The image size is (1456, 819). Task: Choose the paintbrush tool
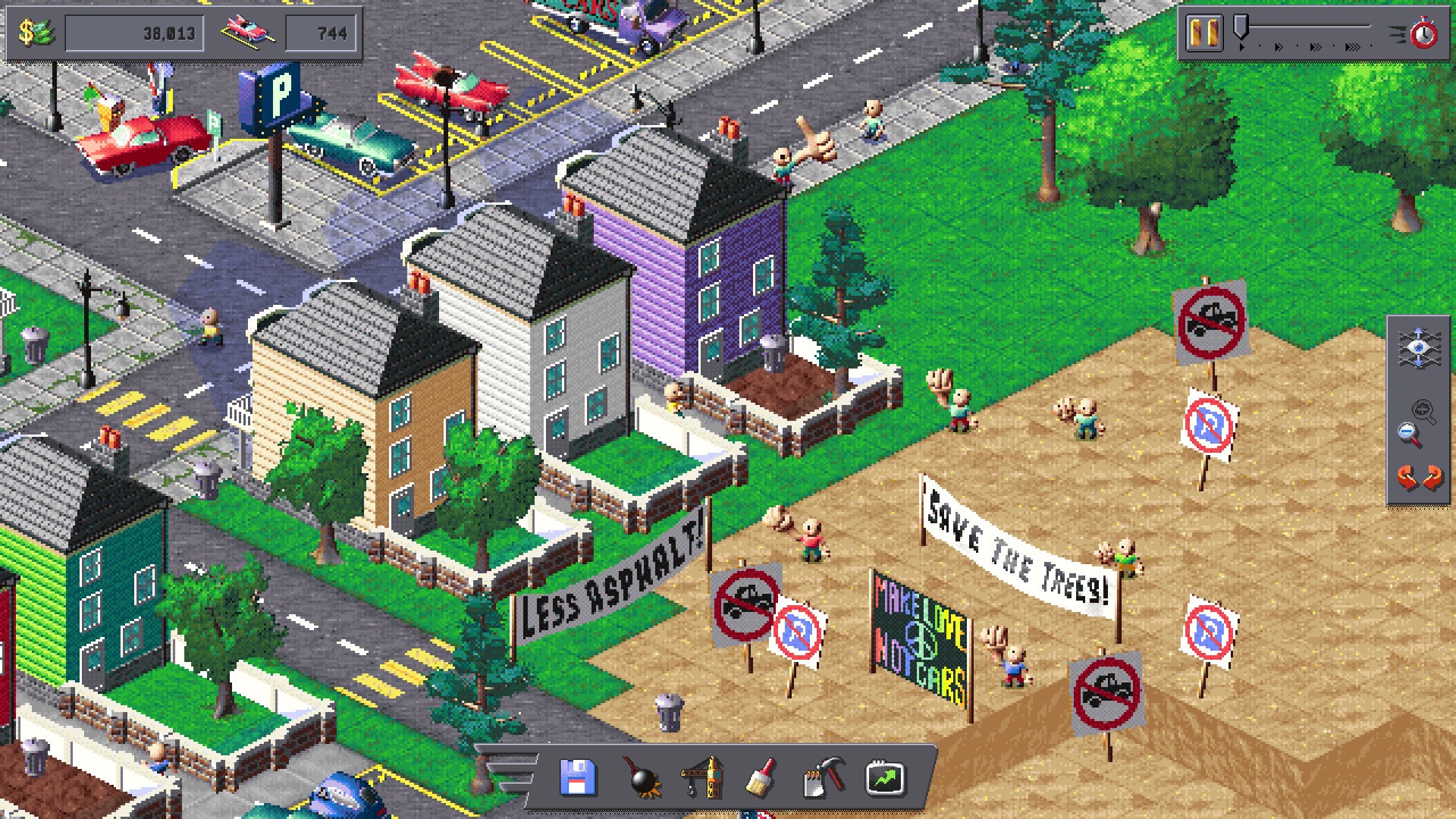point(761,778)
